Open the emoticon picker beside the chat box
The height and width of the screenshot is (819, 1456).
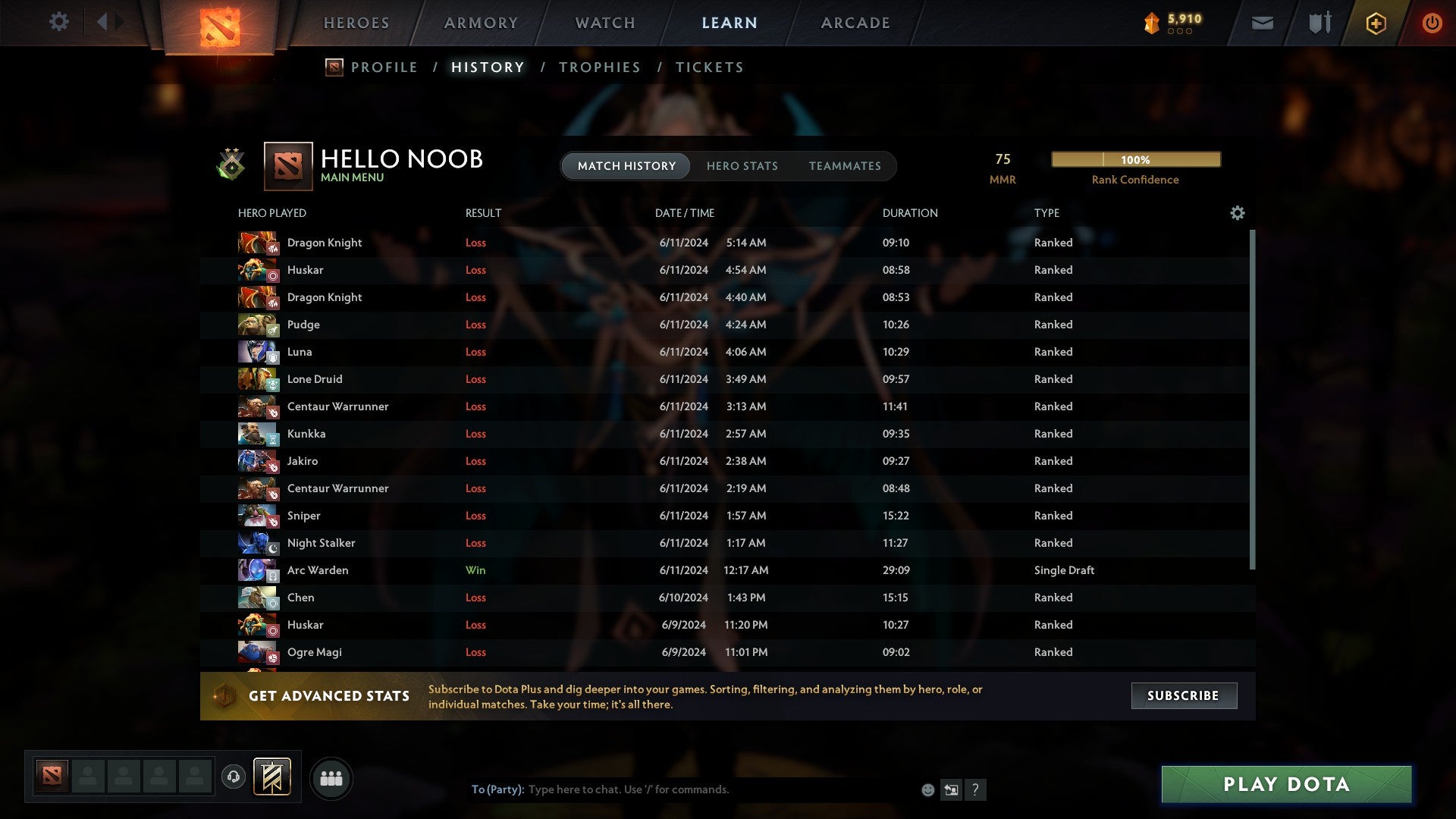pos(927,789)
